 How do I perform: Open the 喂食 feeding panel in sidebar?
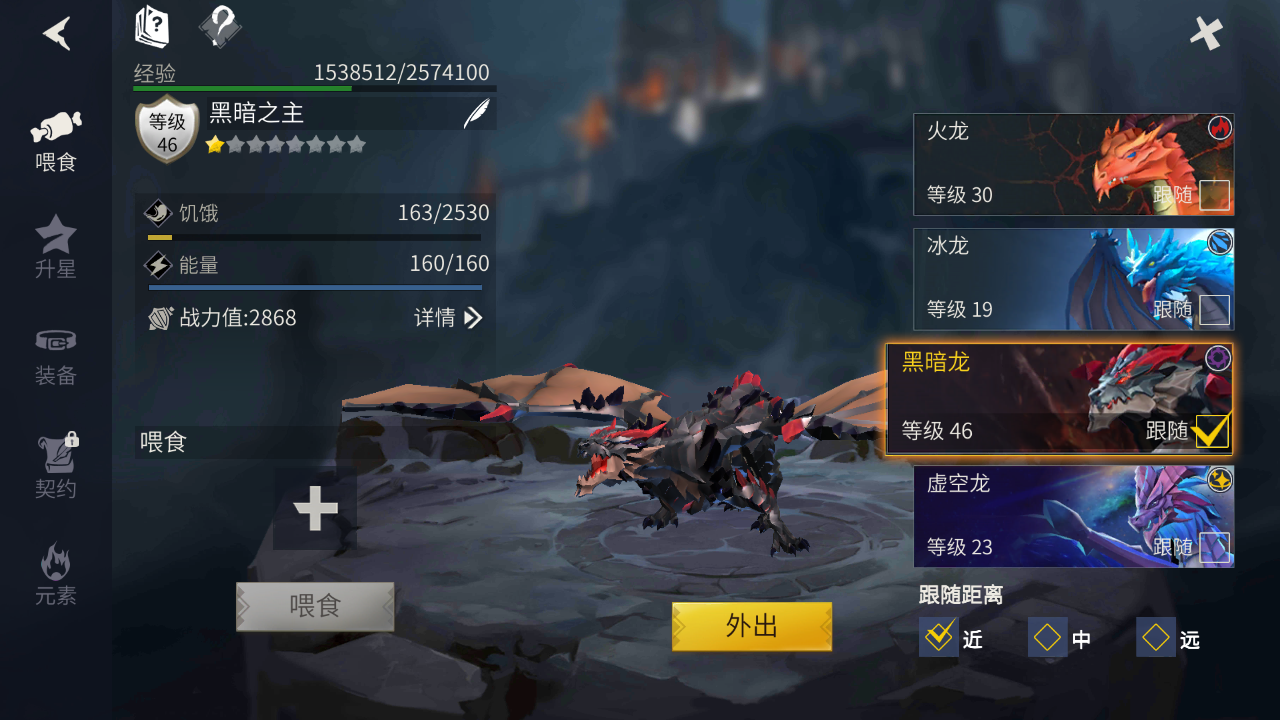coord(55,135)
